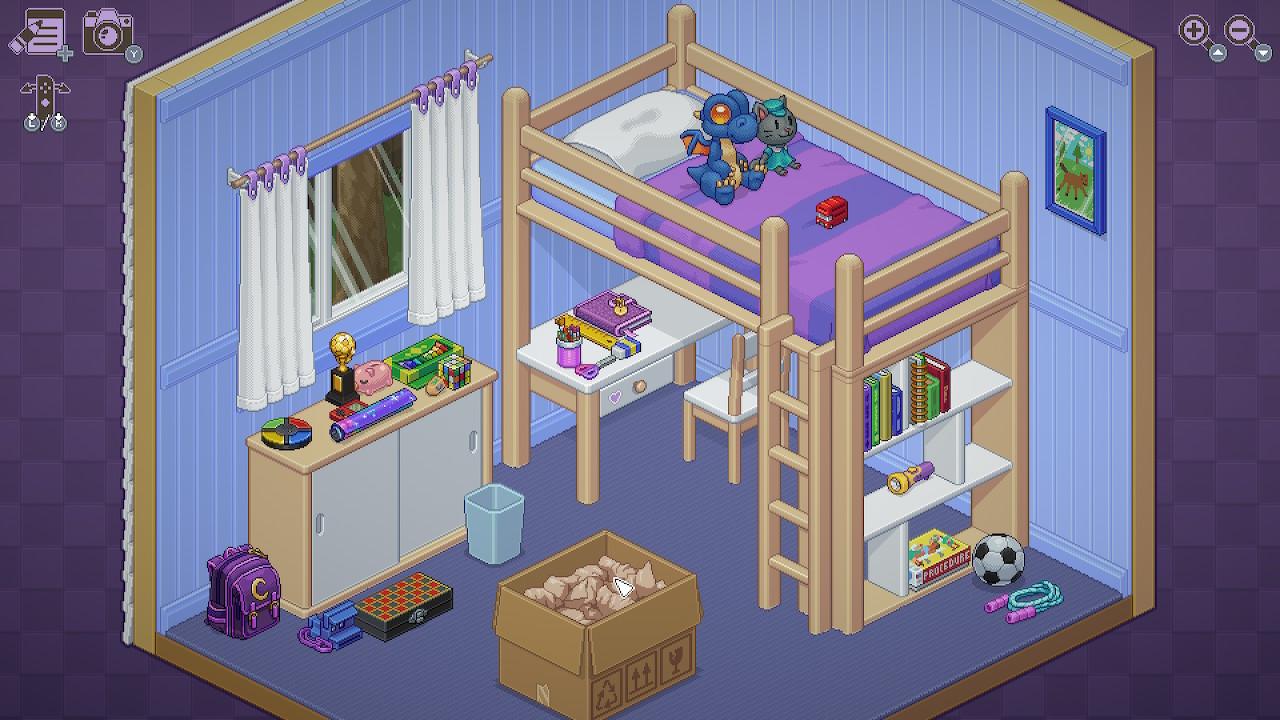Zoom in using the magnifier plus icon
Viewport: 1280px width, 720px height.
pos(1192,29)
